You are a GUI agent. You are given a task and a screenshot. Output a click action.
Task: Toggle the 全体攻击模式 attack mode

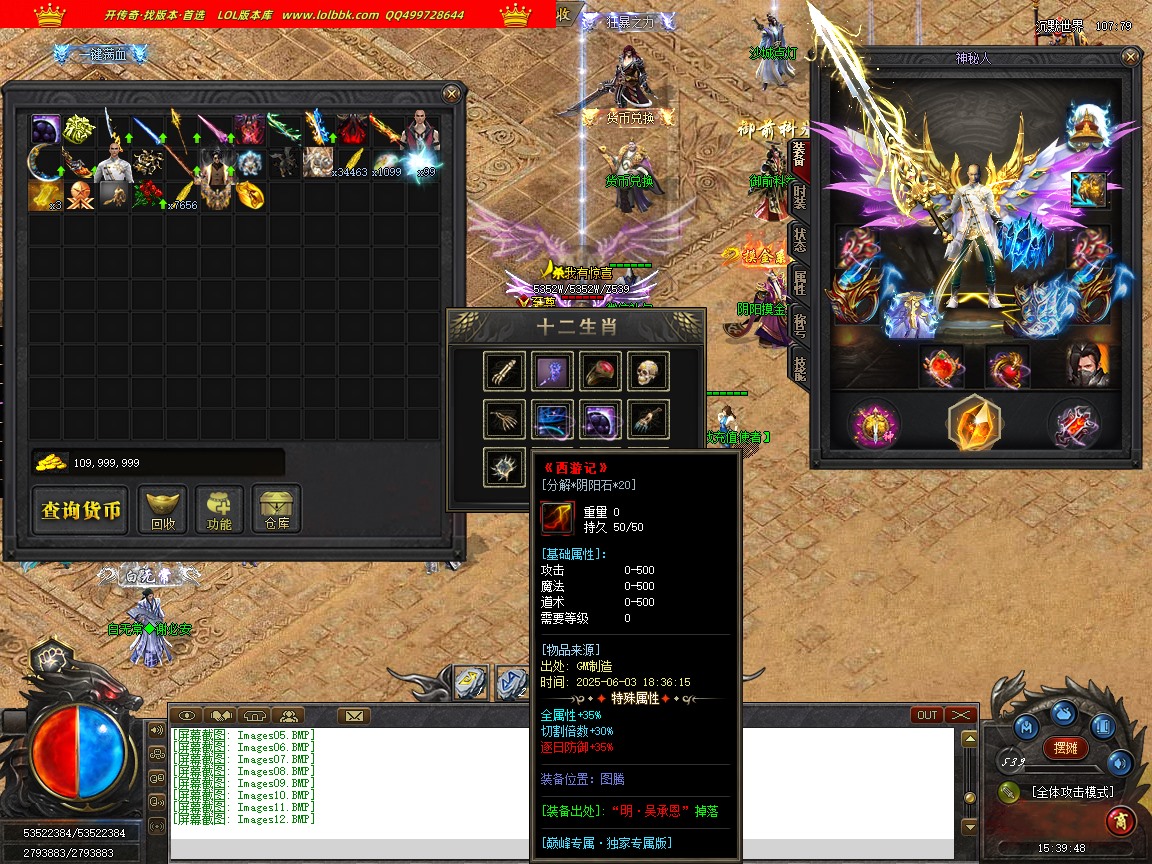click(1072, 792)
